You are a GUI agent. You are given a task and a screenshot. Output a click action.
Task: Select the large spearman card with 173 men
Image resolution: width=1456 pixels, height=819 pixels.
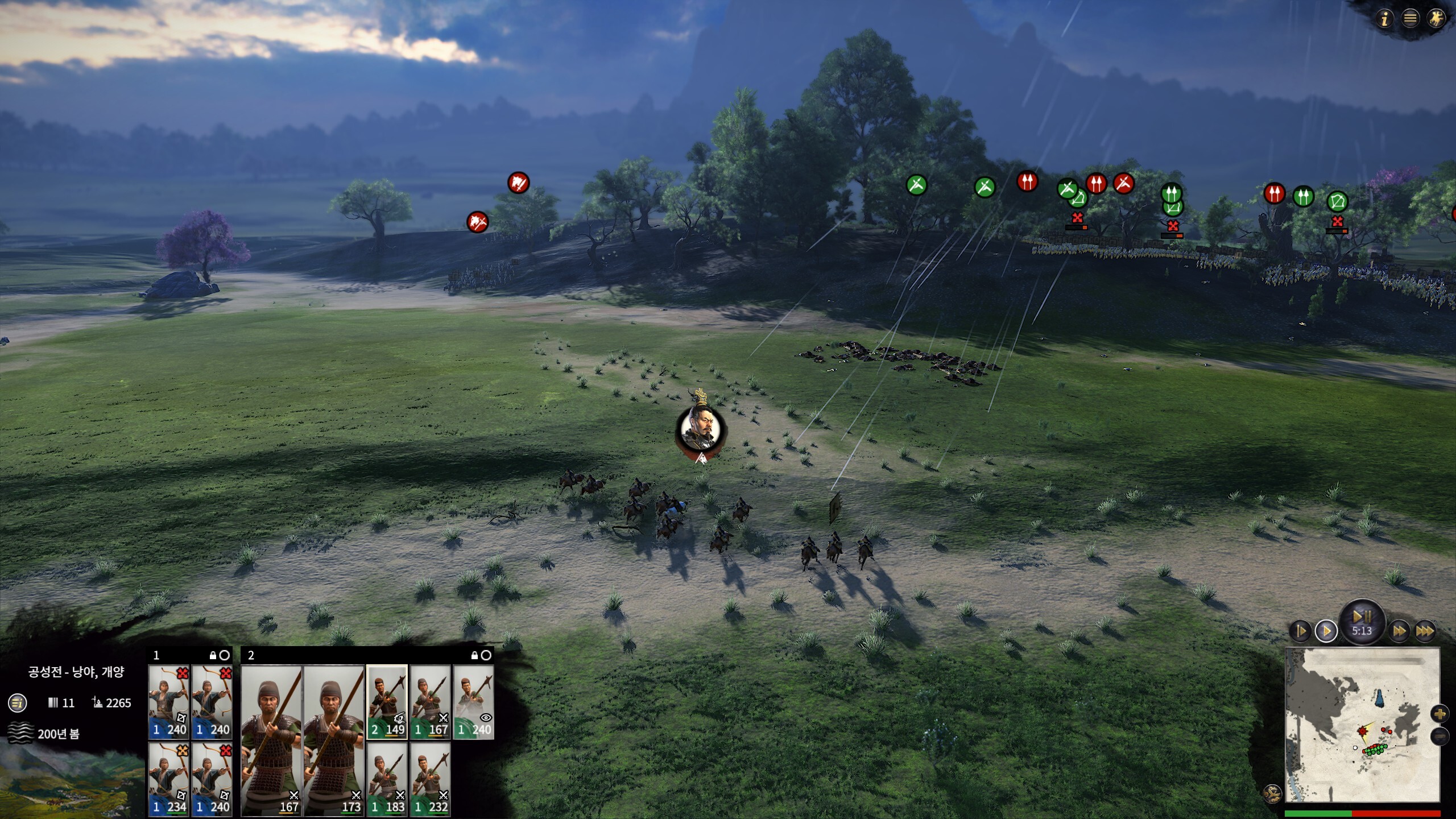tap(334, 741)
